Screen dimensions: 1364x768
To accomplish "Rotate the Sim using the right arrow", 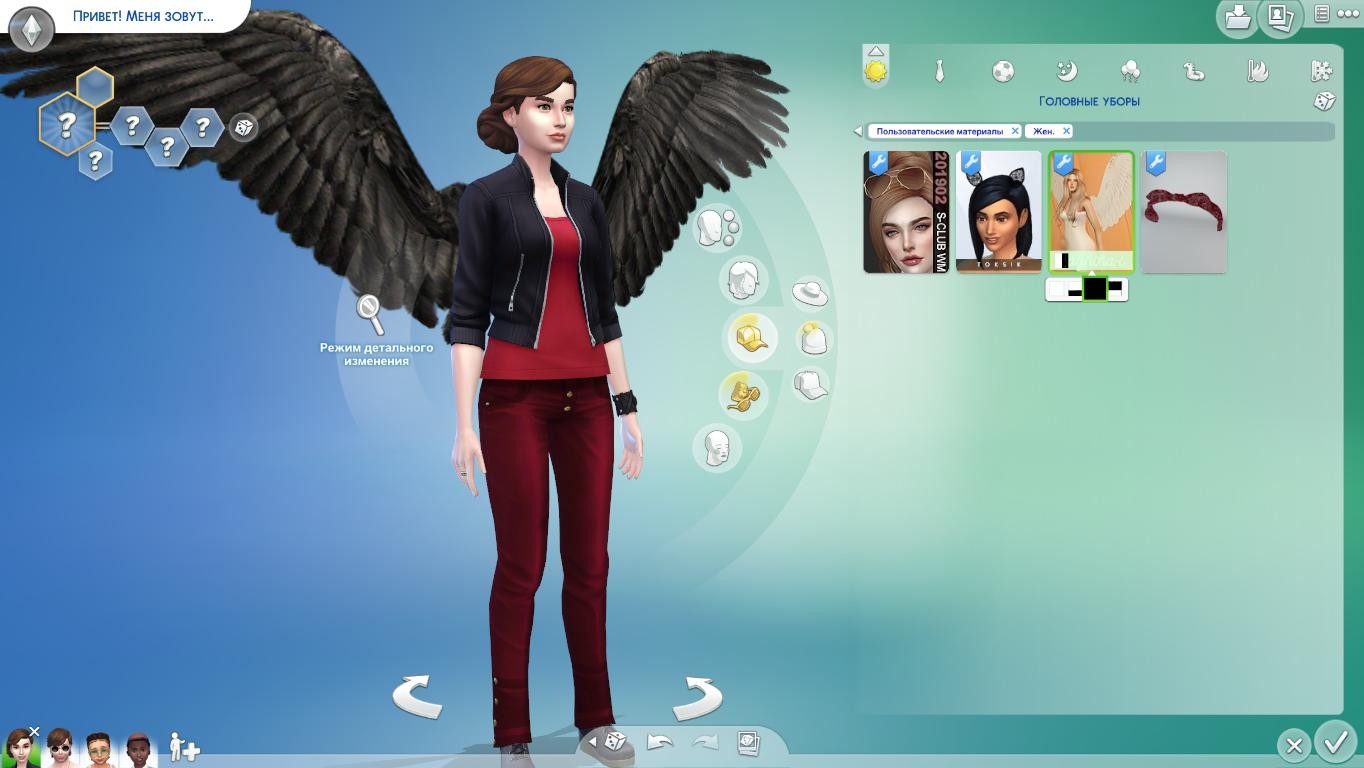I will click(697, 696).
